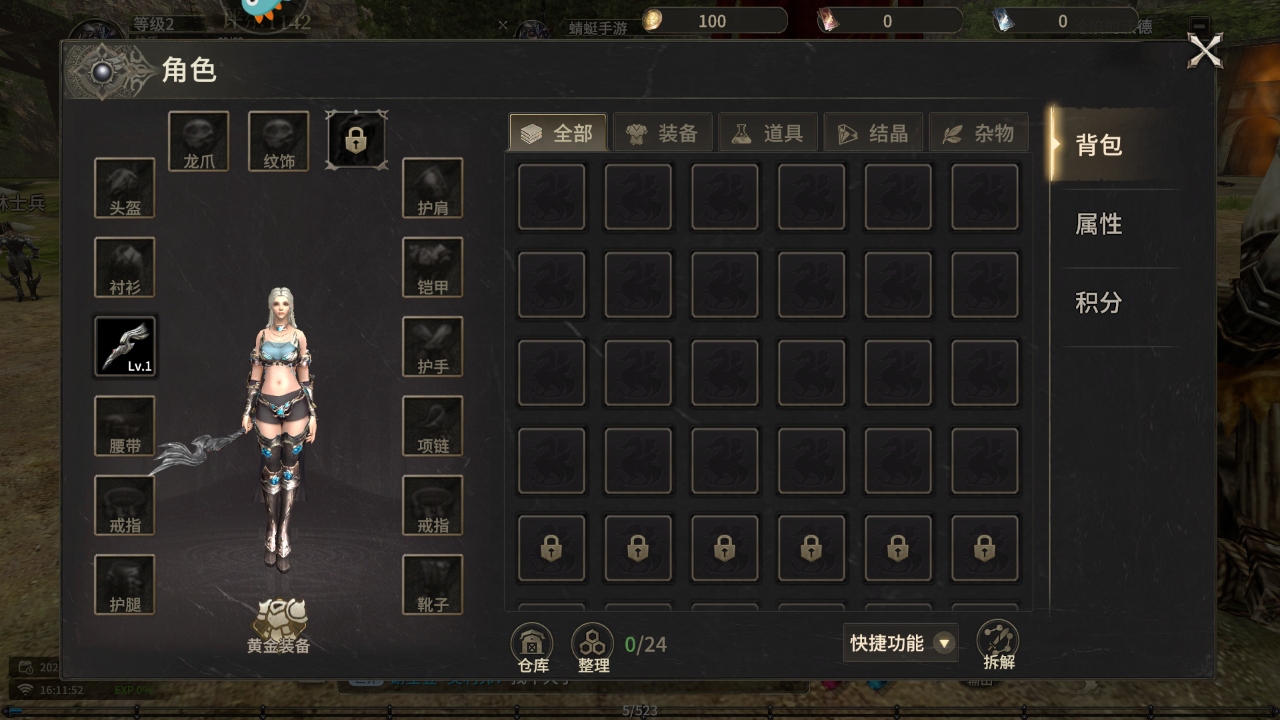1280x720 pixels.
Task: Open the 拆解 dismantle function
Action: (x=998, y=645)
